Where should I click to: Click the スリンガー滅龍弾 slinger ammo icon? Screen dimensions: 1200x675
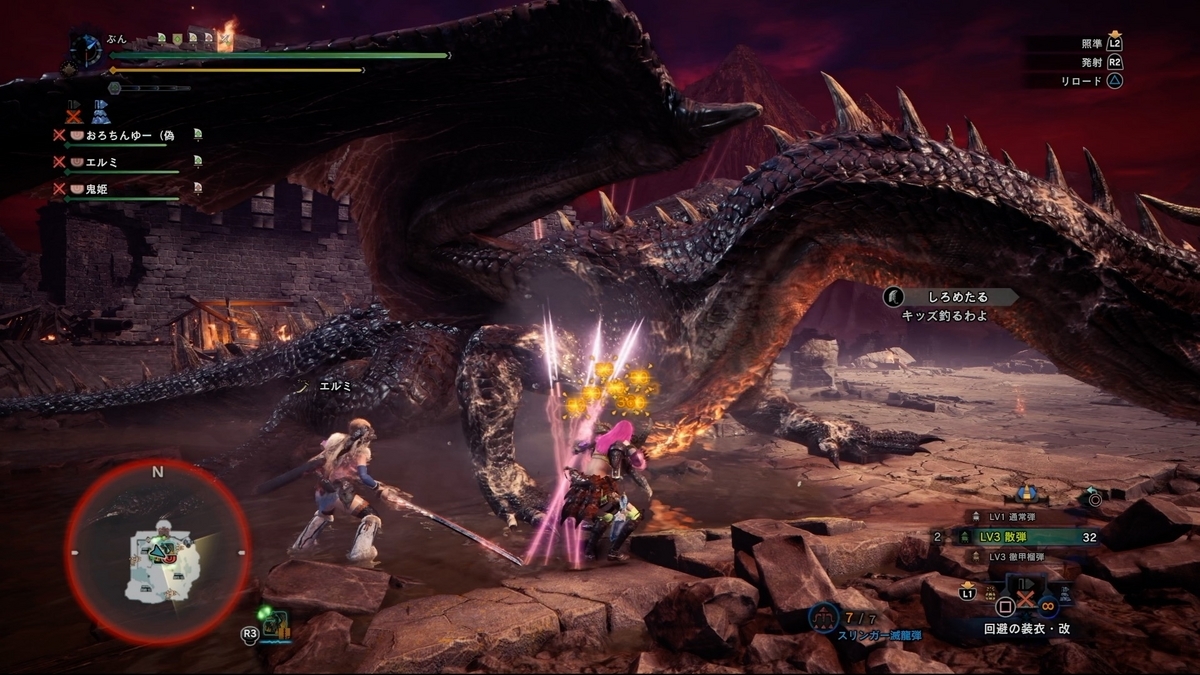pos(823,617)
